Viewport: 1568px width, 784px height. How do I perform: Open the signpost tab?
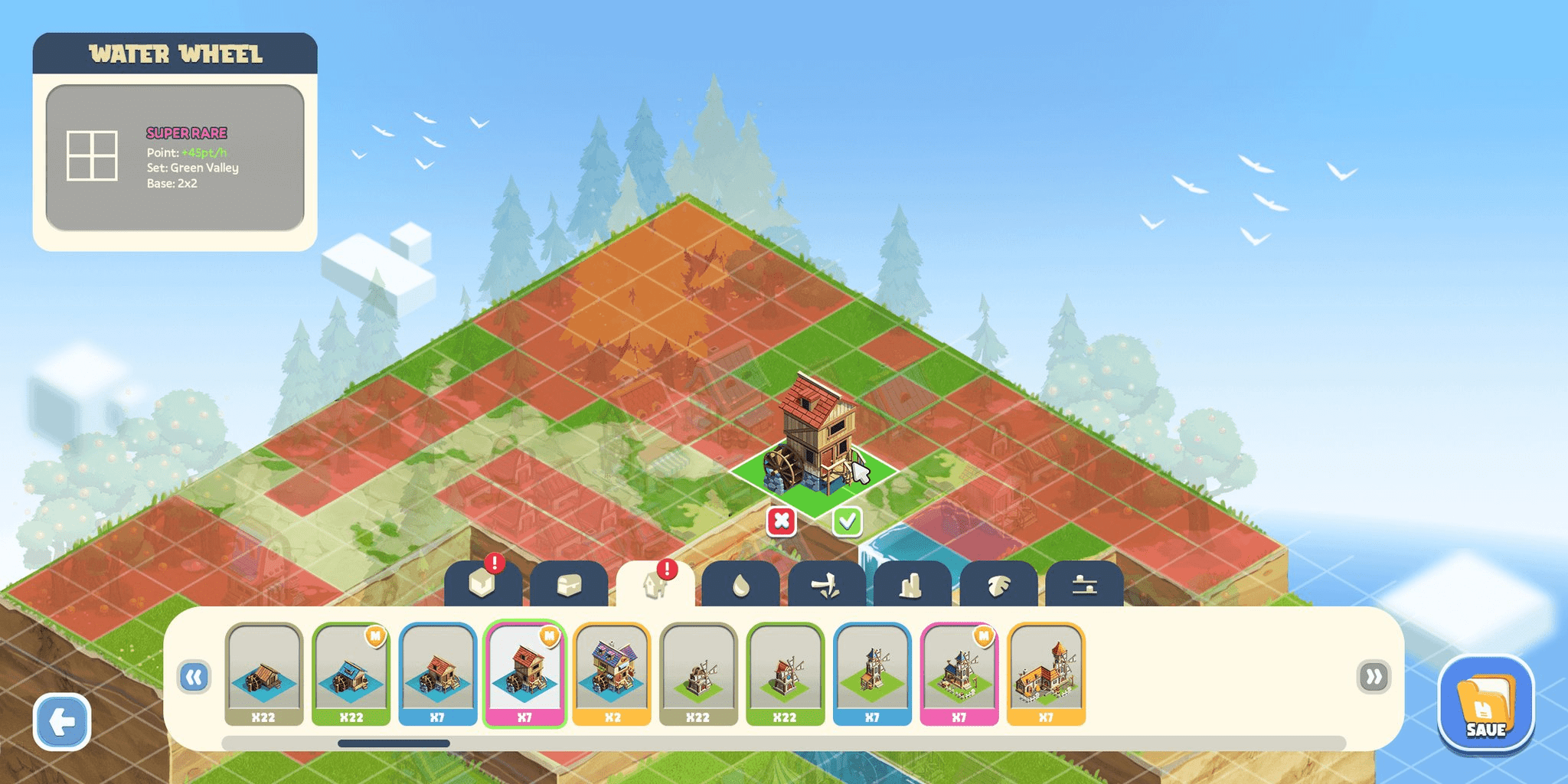pyautogui.click(x=826, y=585)
